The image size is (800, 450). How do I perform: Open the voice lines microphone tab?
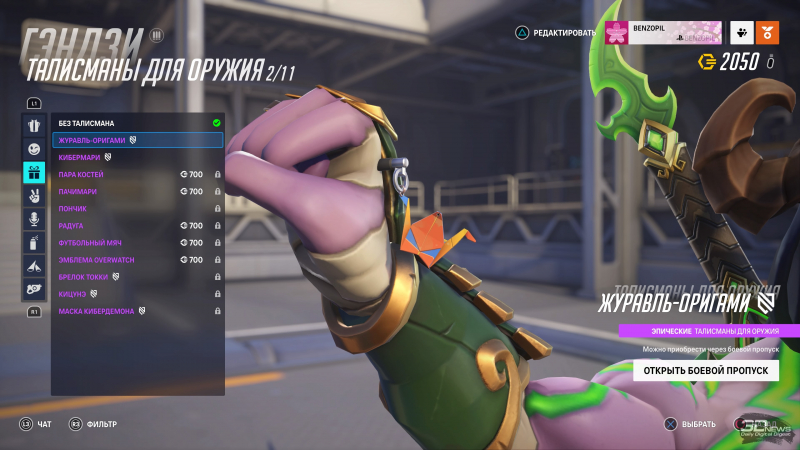point(34,219)
